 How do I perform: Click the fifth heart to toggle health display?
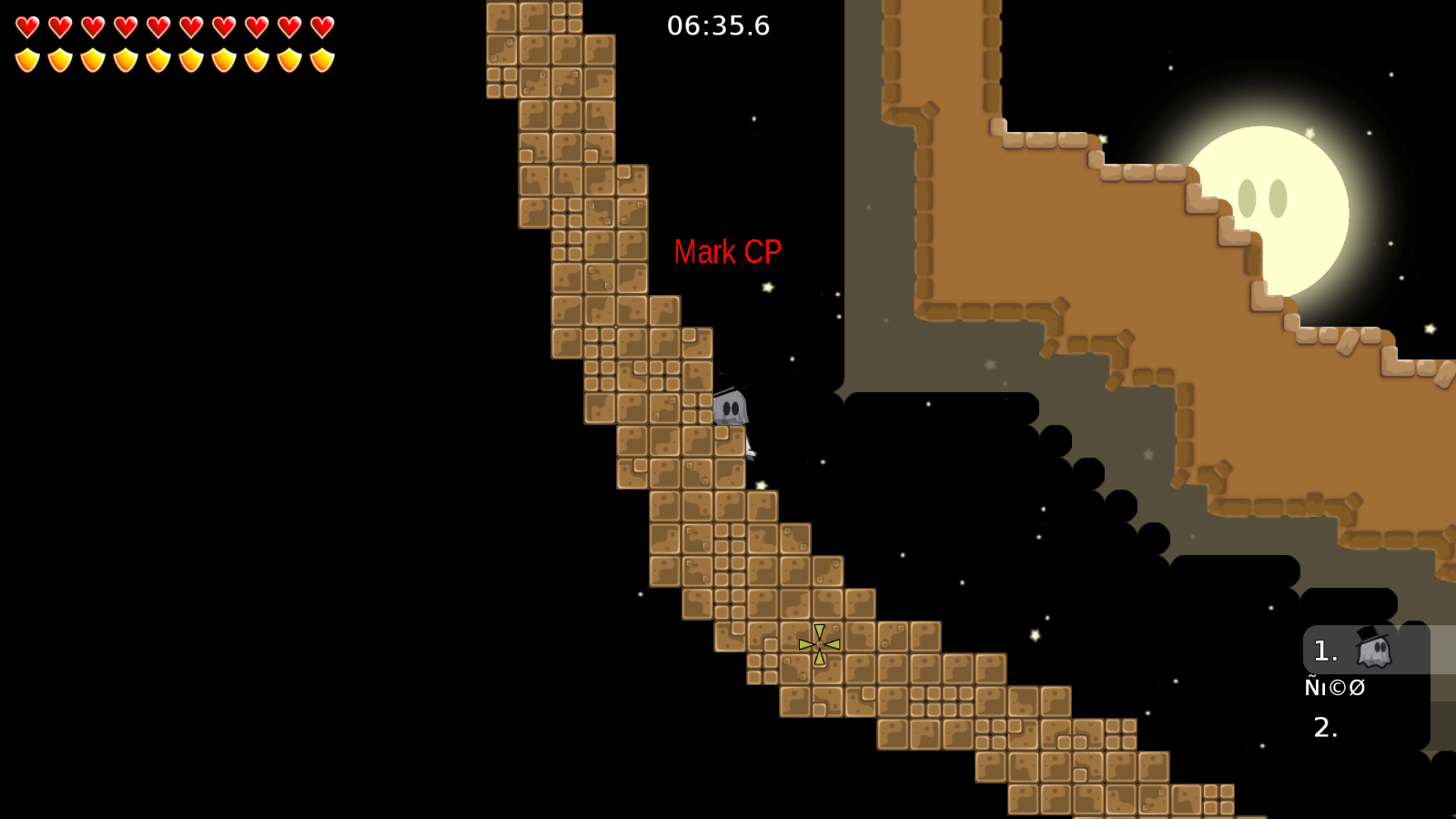click(x=157, y=25)
